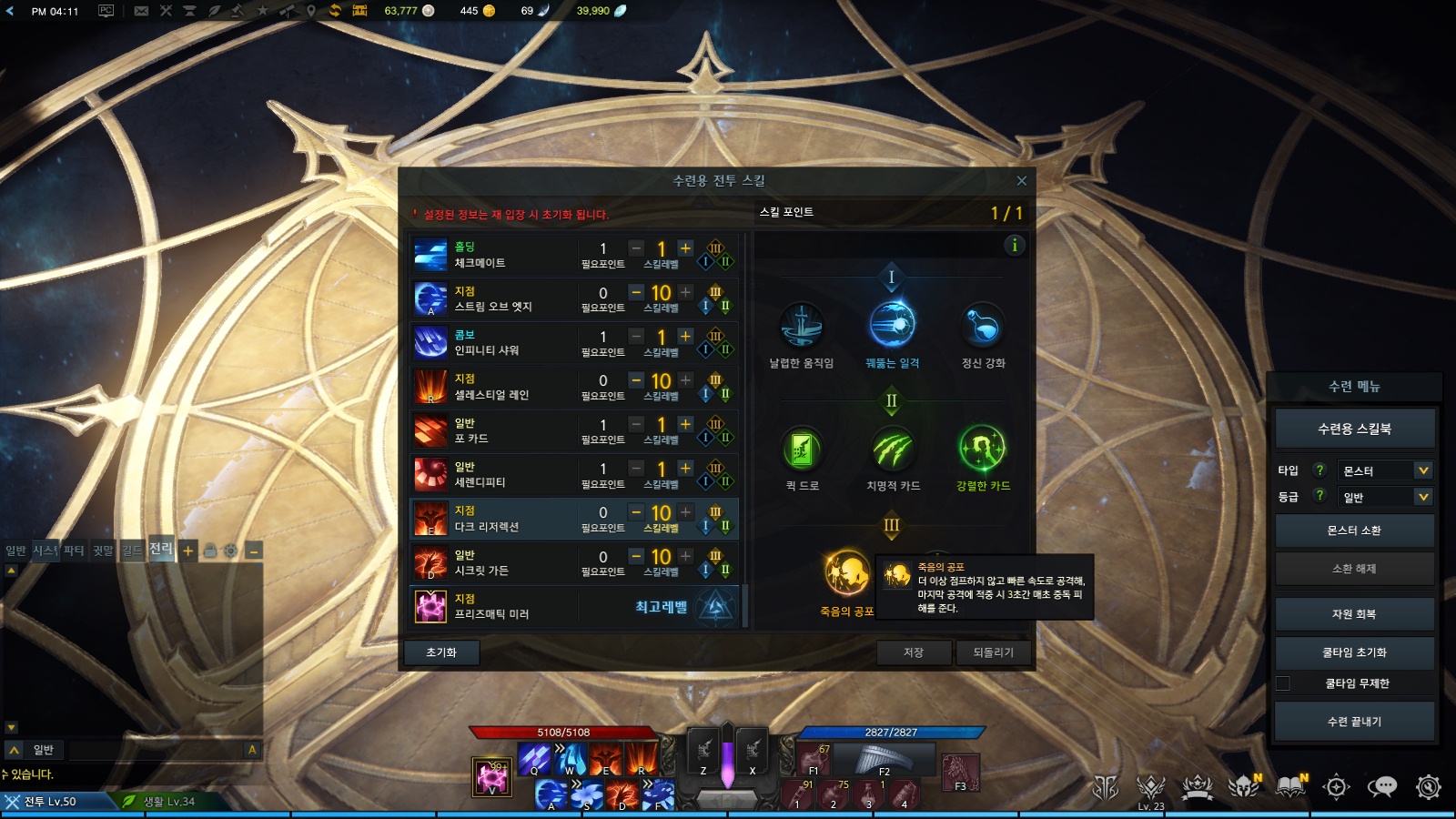1456x819 pixels.
Task: Toggle the 쿨타임 무제한 checkbox
Action: pyautogui.click(x=1283, y=683)
